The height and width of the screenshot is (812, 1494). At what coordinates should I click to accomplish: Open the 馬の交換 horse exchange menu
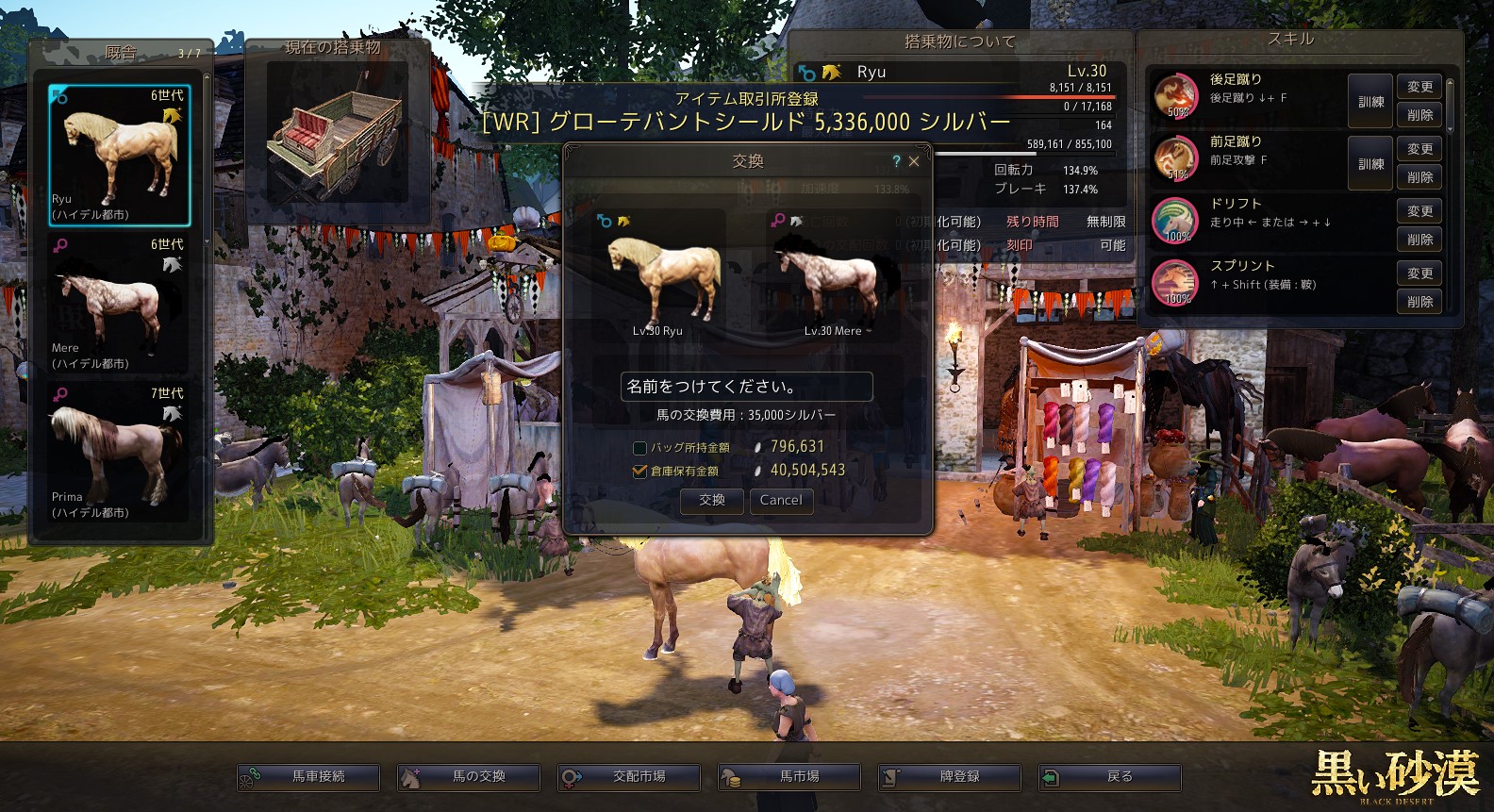pyautogui.click(x=469, y=777)
